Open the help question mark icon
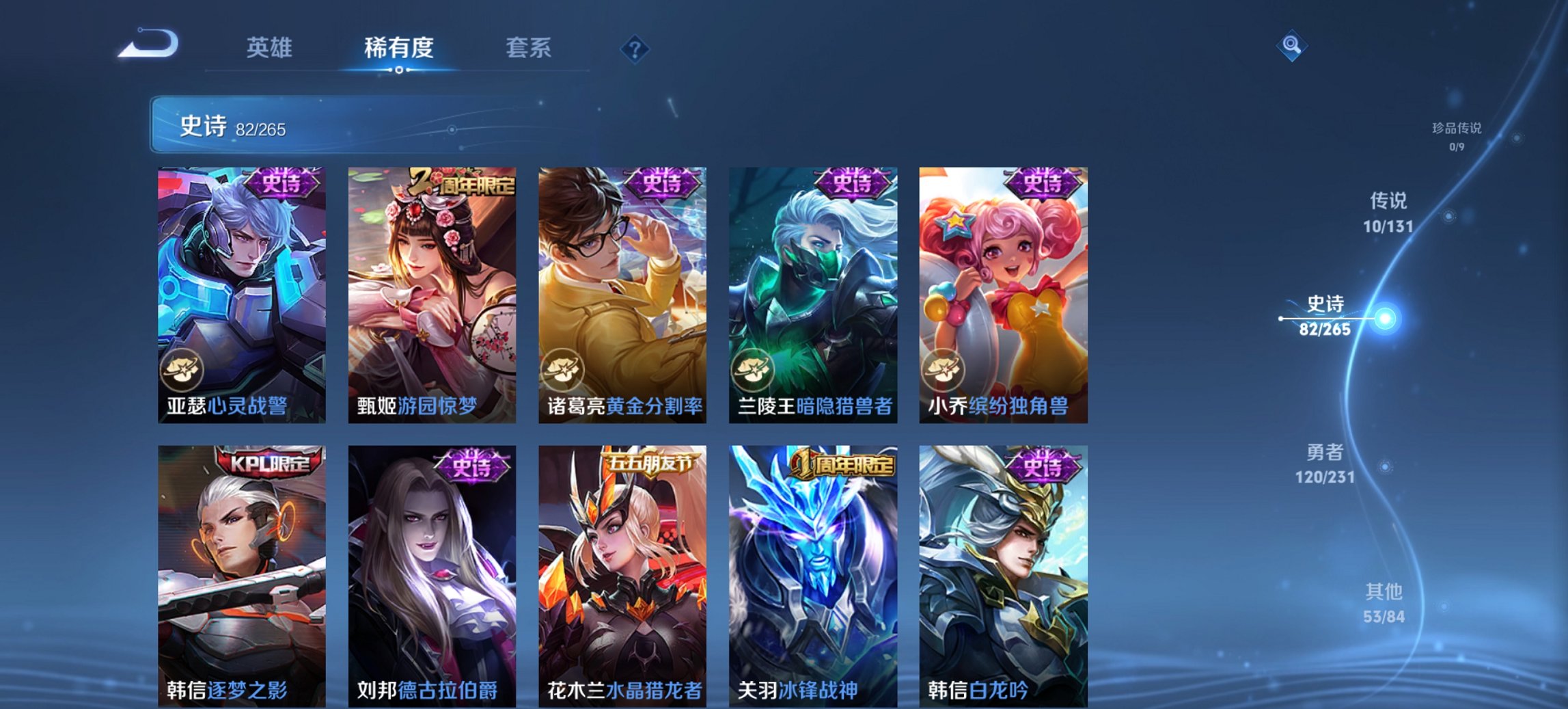Screen dimensions: 1568x709 [634, 48]
